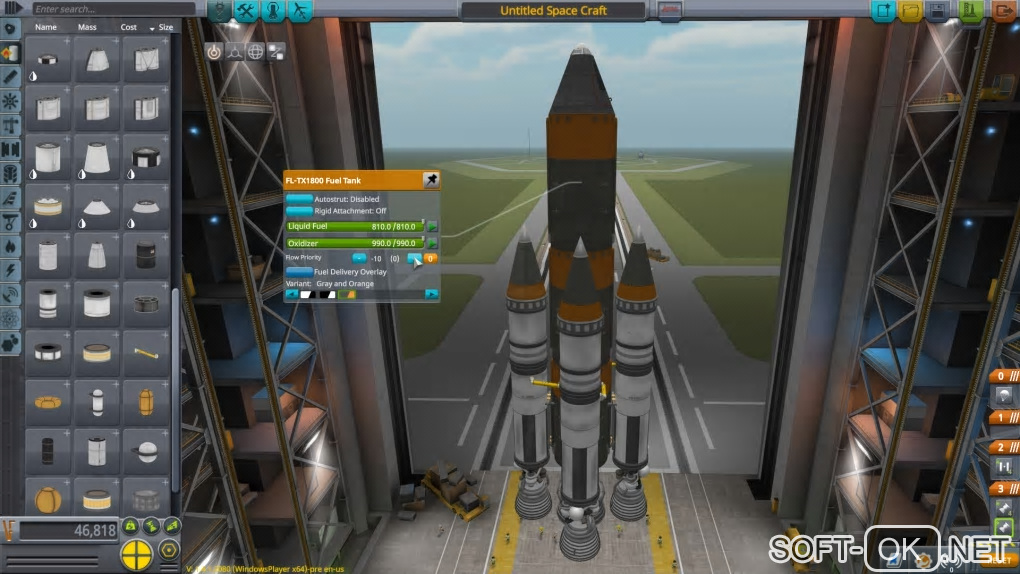The height and width of the screenshot is (574, 1020).
Task: Pin the FL-TX1800 Fuel Tank window
Action: [431, 180]
